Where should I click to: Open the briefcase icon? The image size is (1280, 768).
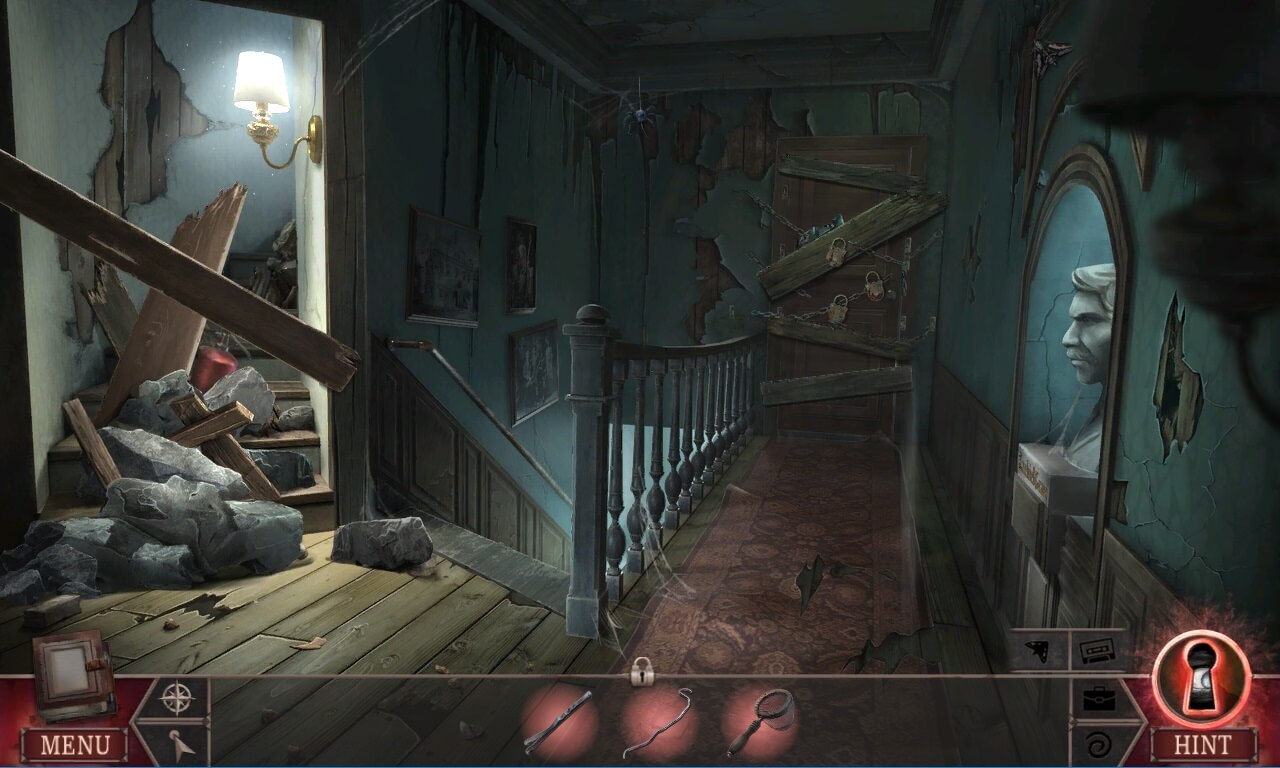click(1100, 698)
